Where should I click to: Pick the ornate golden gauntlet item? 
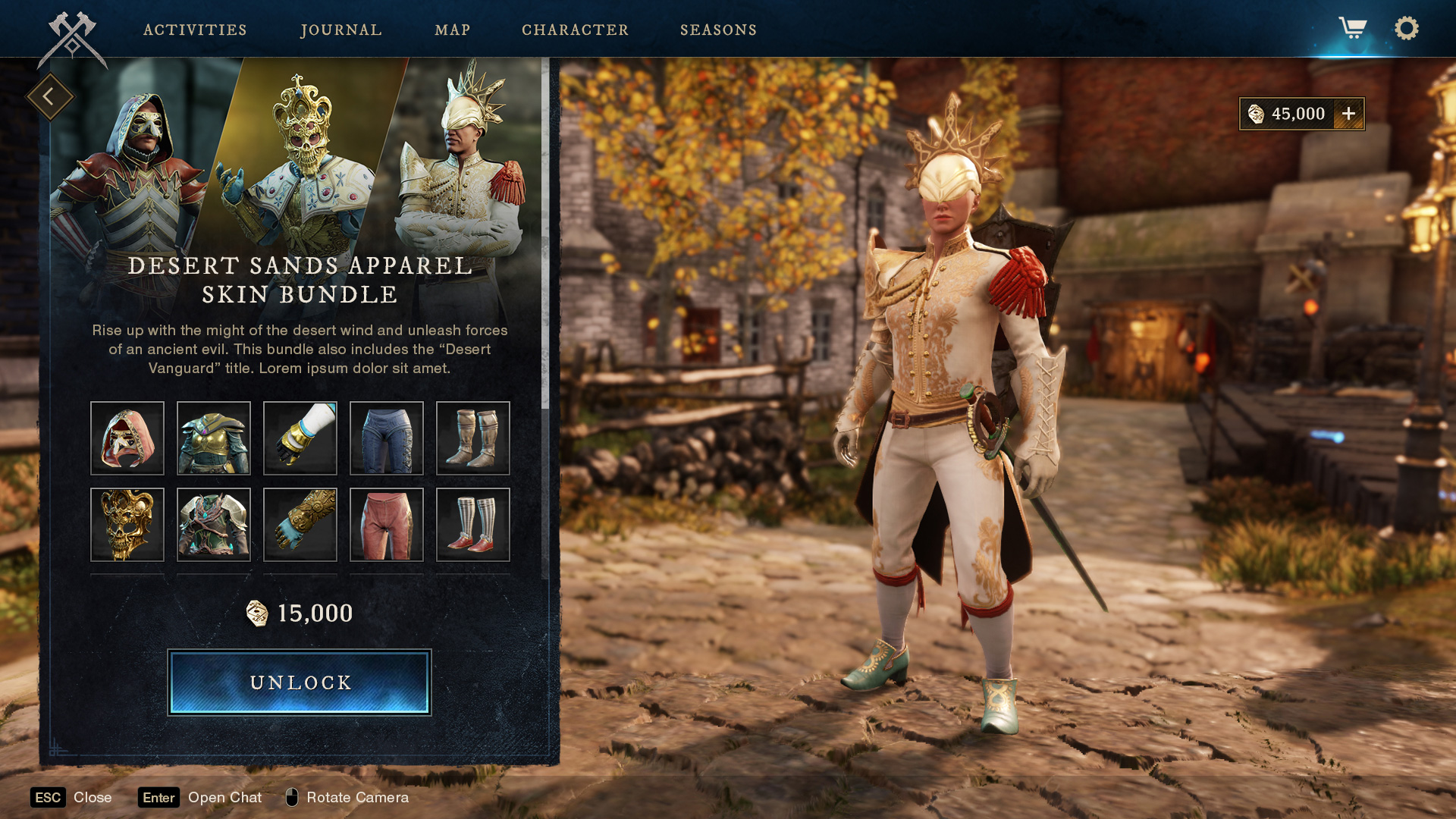point(300,525)
